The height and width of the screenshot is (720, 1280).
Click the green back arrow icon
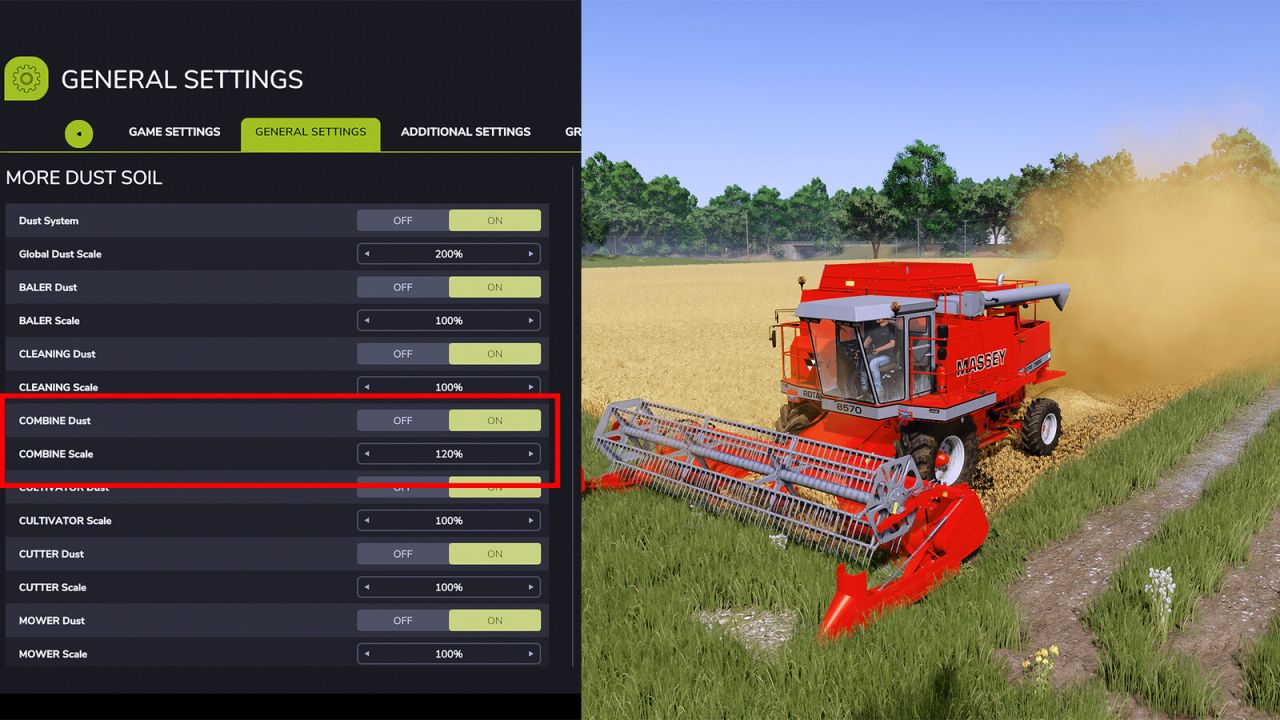pos(79,133)
